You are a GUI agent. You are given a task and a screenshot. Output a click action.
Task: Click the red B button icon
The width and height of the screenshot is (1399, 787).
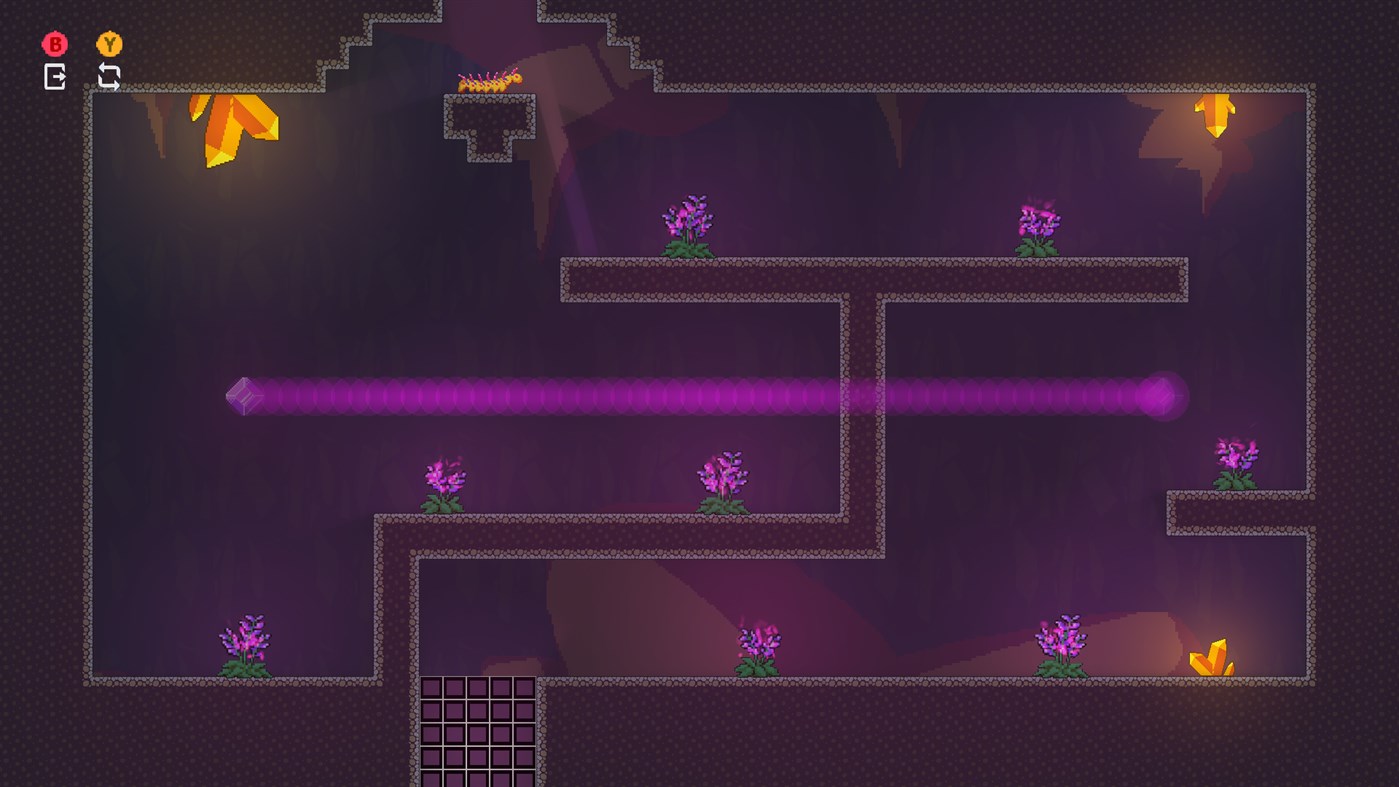(x=55, y=44)
